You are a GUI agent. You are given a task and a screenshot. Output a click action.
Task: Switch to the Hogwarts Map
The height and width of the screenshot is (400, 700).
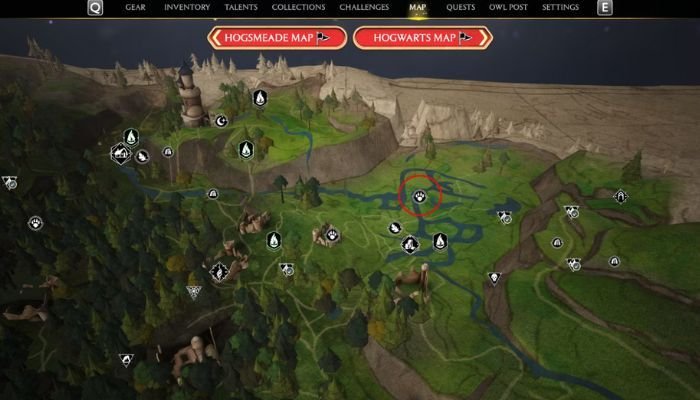423,38
